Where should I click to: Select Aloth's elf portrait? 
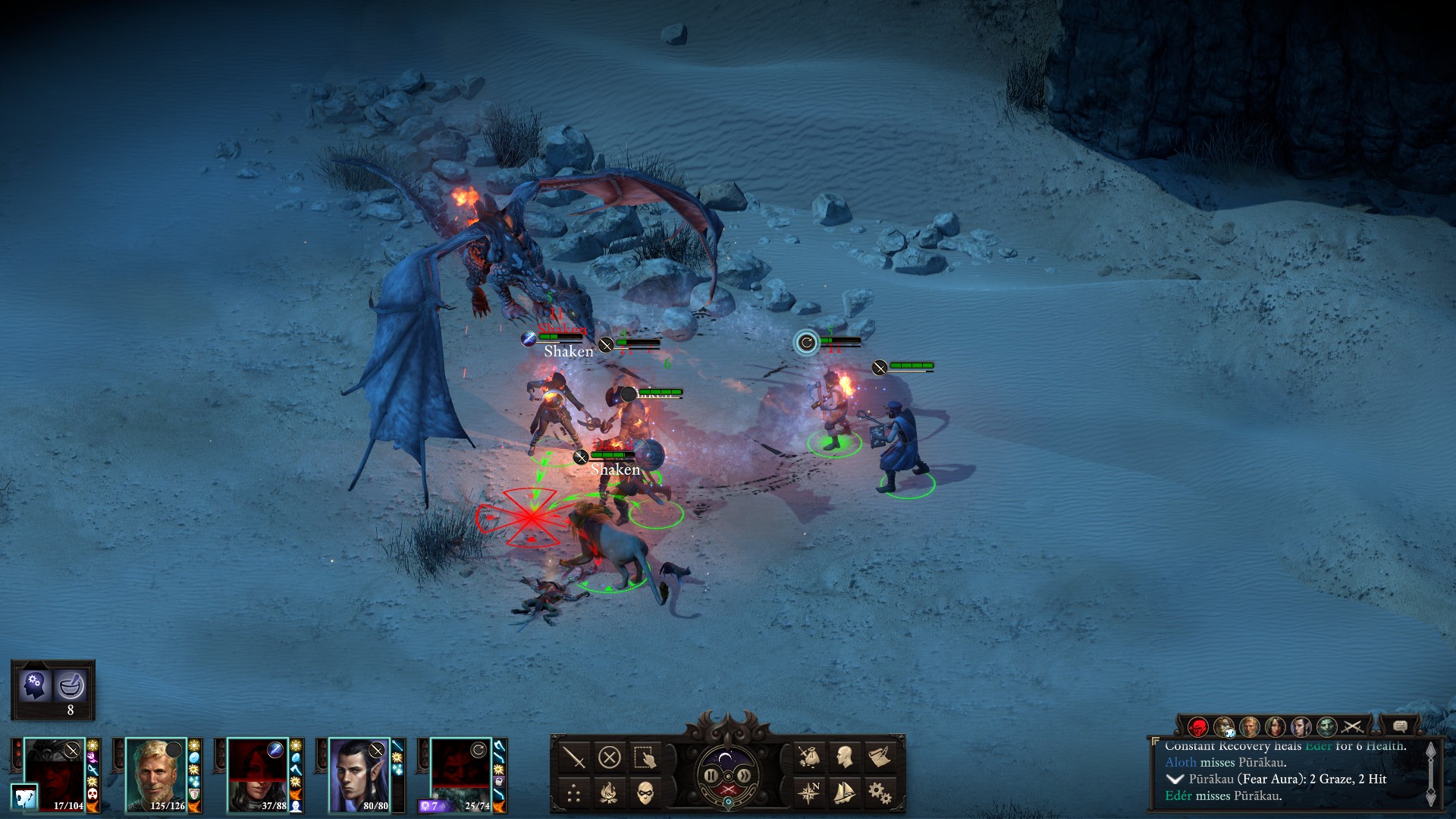(358, 775)
